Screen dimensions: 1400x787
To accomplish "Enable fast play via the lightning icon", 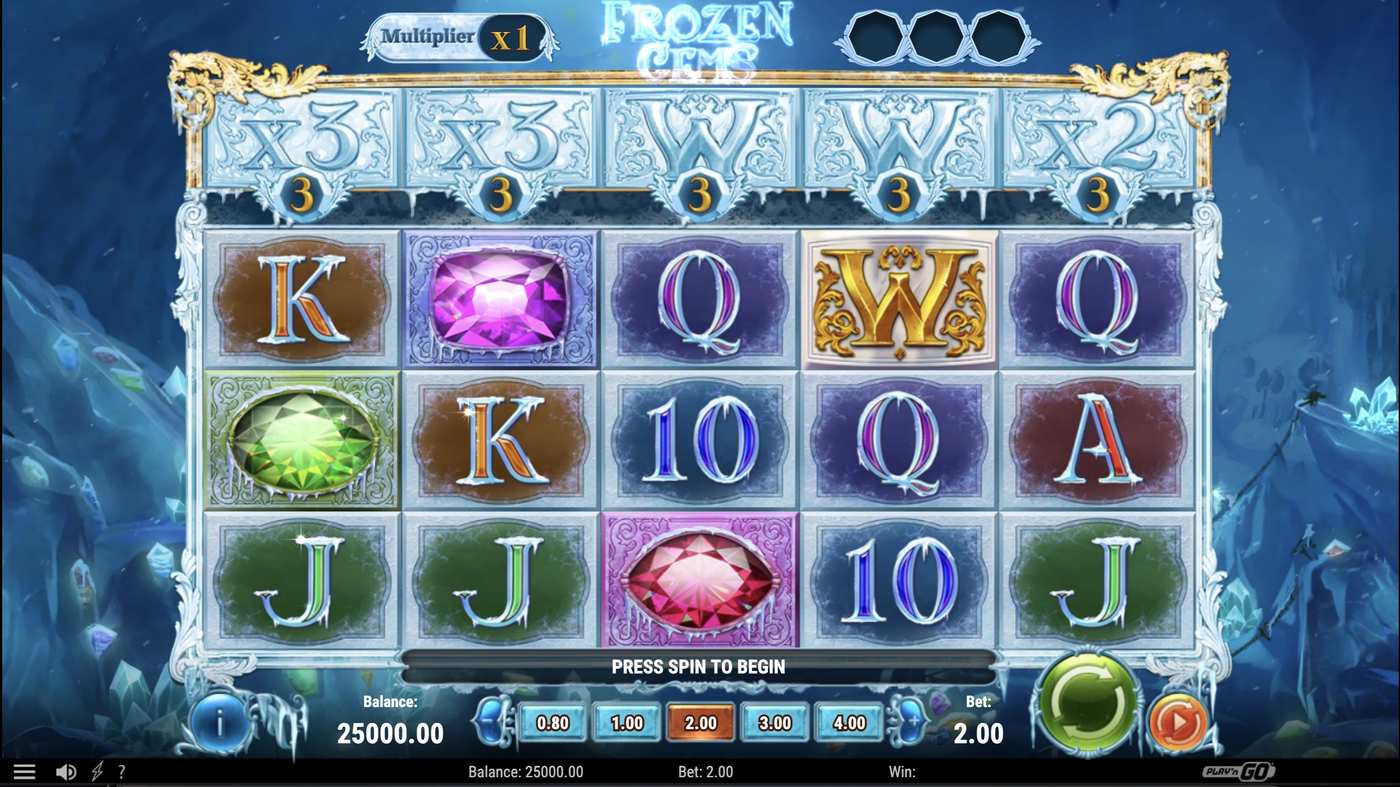I will coord(95,770).
